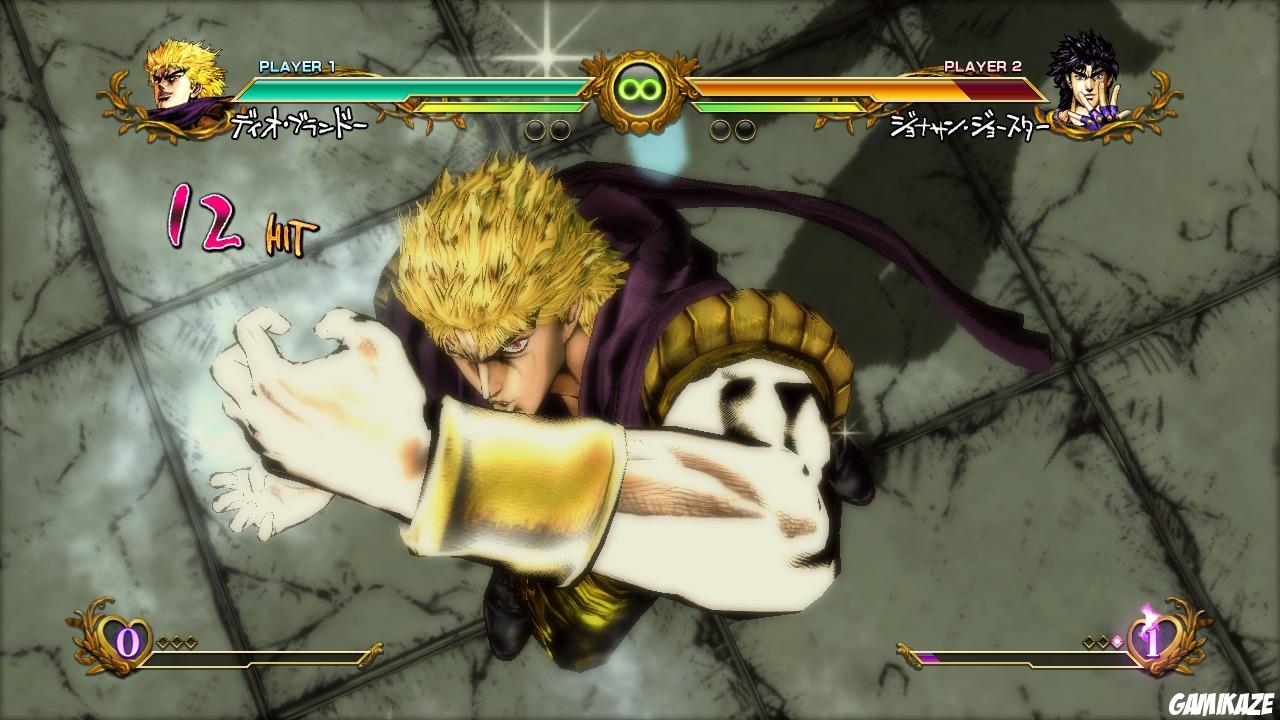Select the infinity timer emblem
The width and height of the screenshot is (1280, 720).
coord(640,88)
